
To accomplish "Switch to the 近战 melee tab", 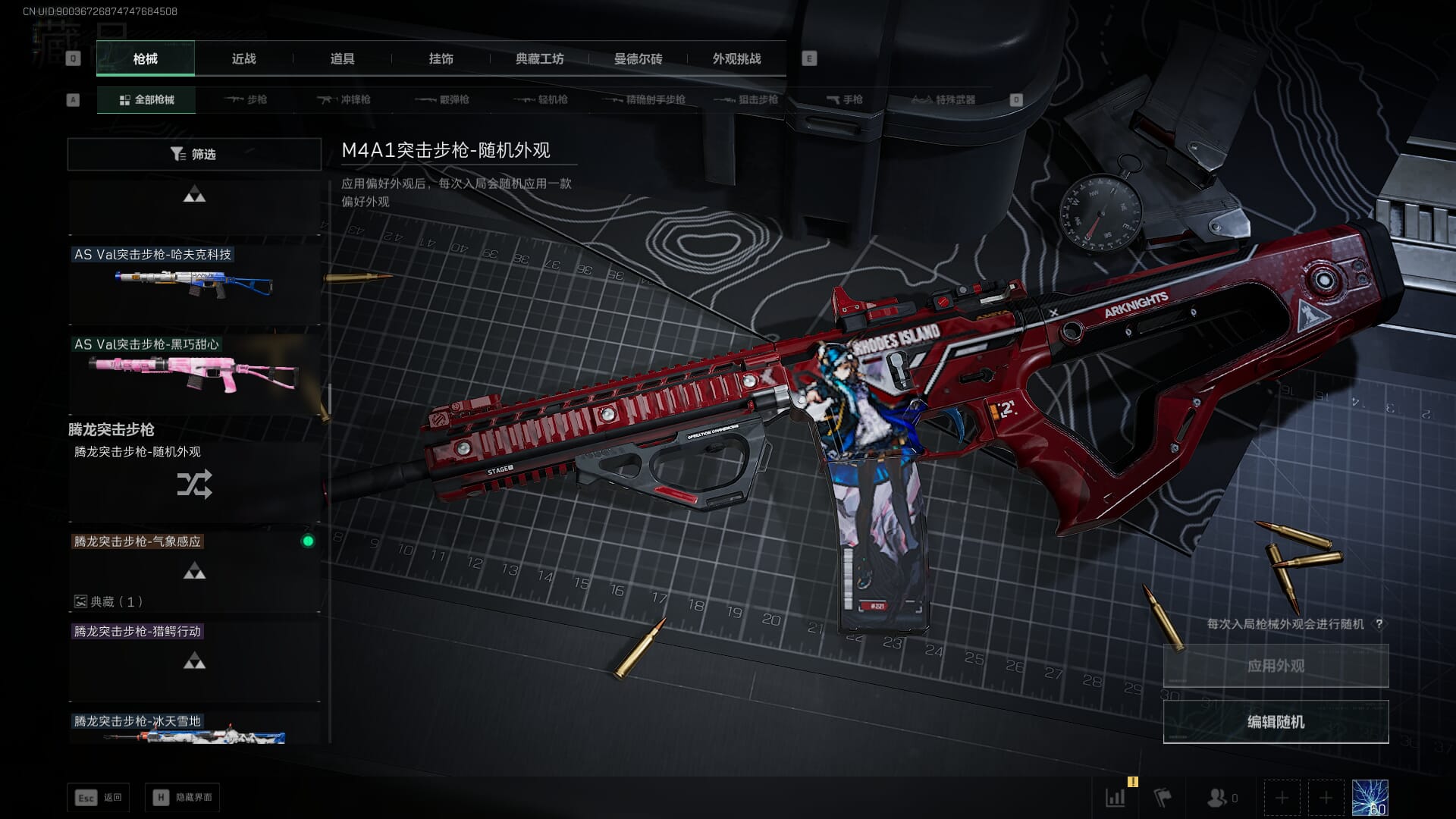I will [x=243, y=59].
